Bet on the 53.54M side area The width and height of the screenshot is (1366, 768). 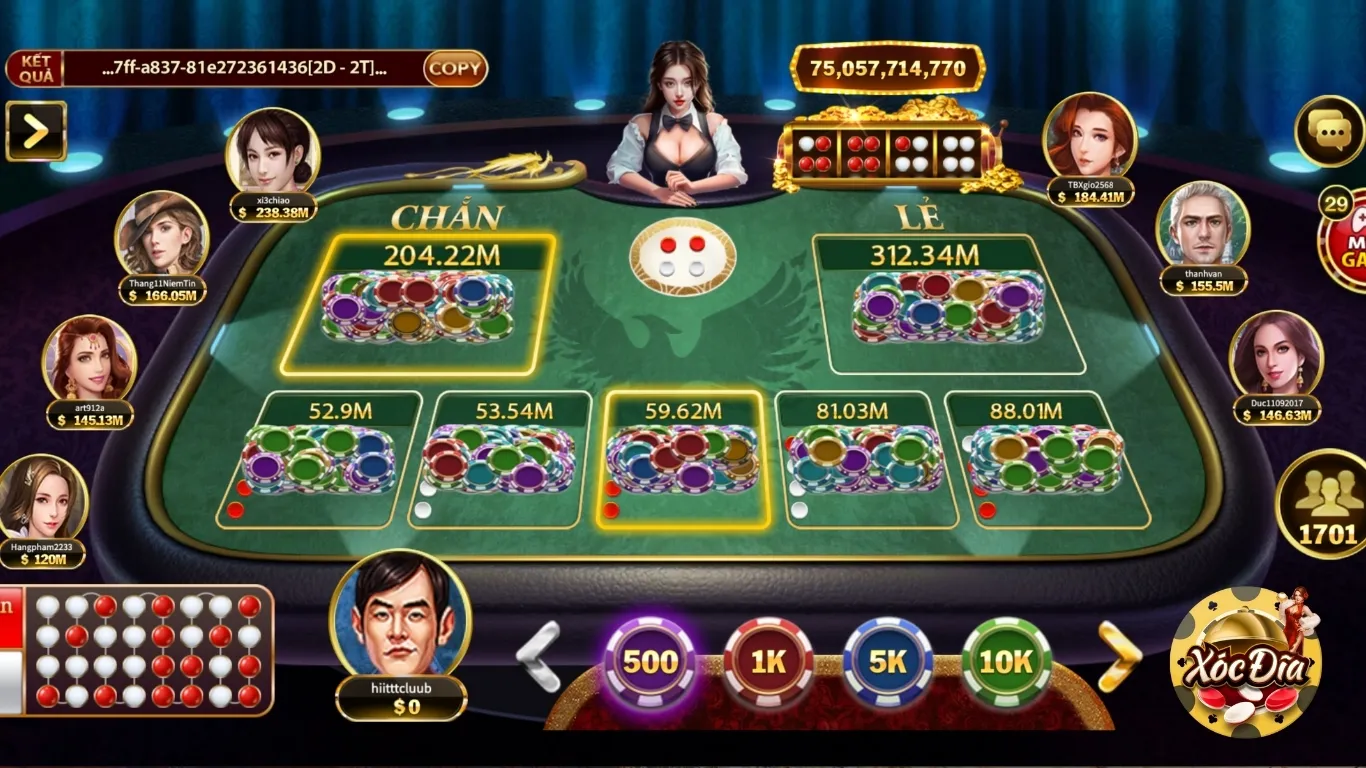click(x=499, y=460)
